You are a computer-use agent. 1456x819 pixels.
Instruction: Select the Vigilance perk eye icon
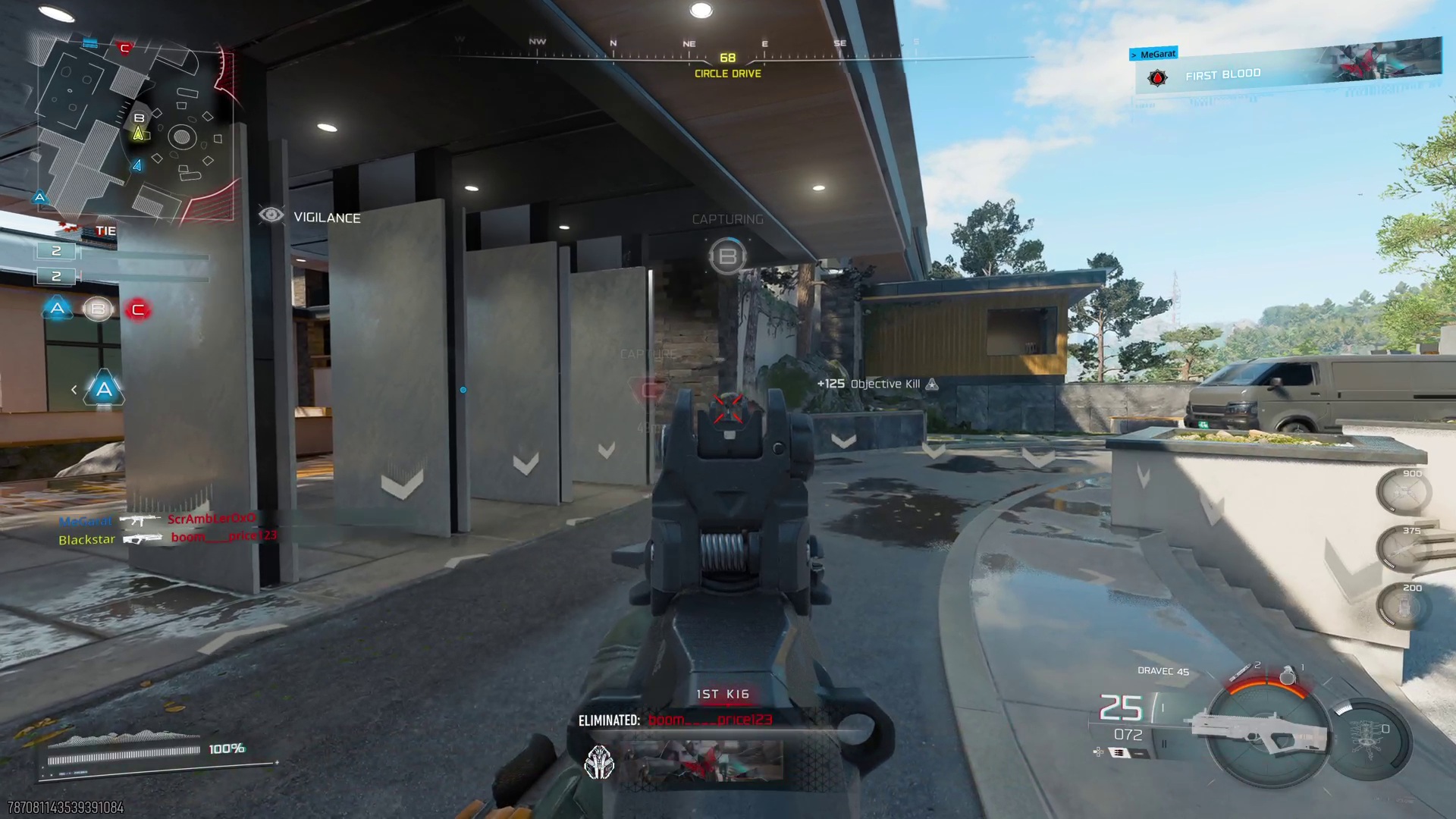[x=271, y=216]
